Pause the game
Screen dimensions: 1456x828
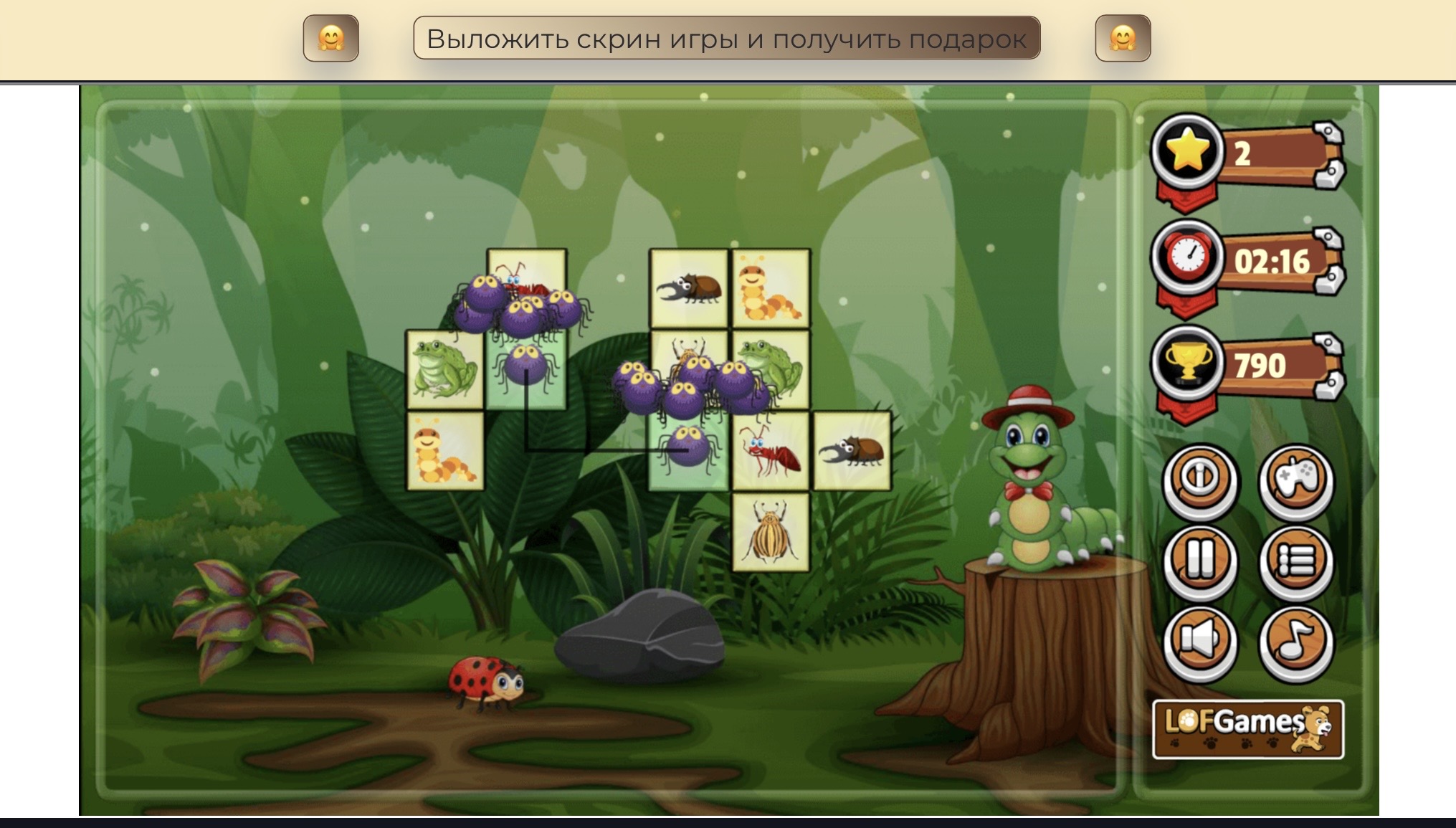click(1199, 561)
